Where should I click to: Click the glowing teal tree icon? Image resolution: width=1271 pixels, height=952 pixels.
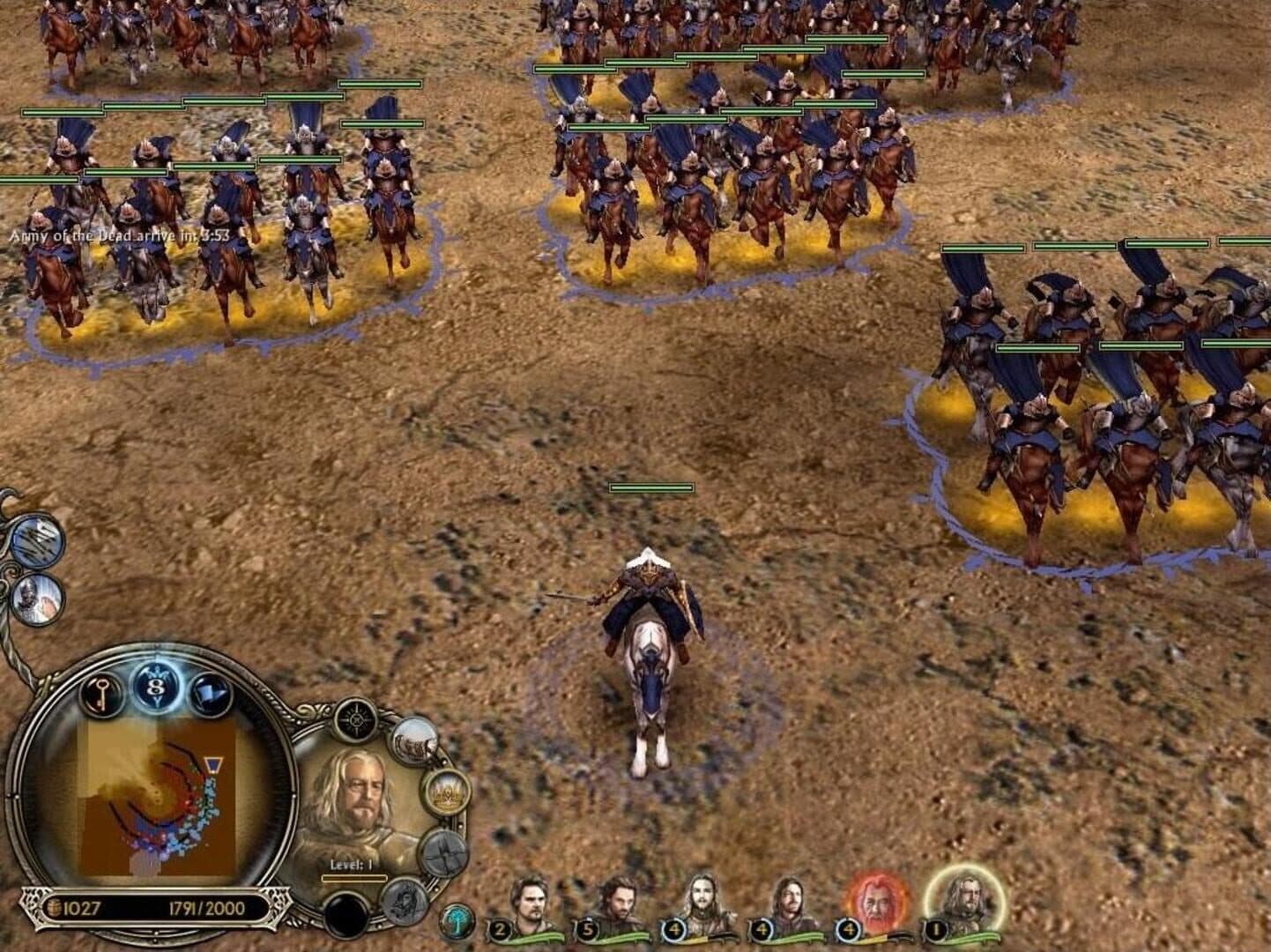point(457,921)
